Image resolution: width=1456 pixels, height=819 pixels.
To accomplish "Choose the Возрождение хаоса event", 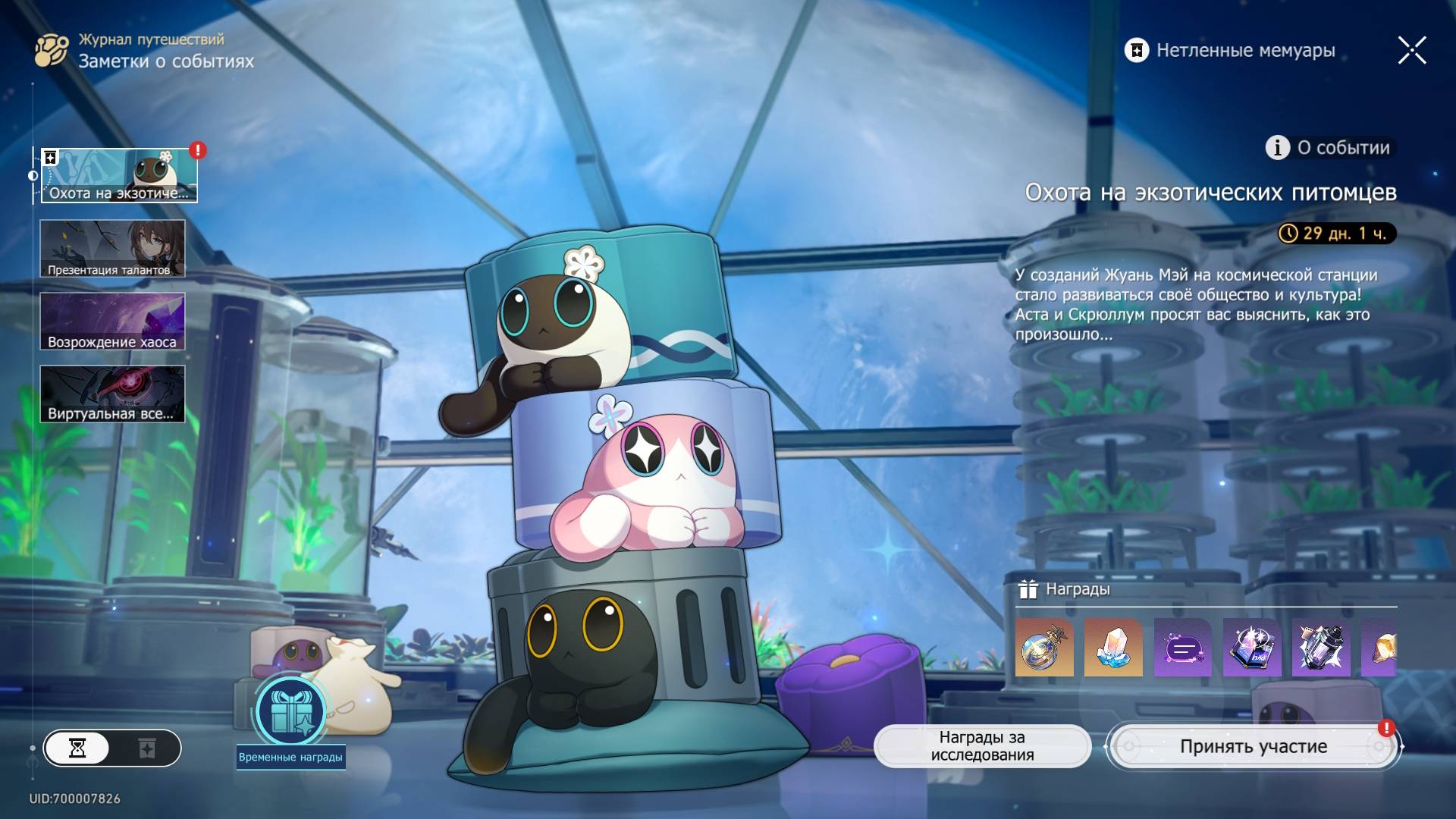I will click(112, 322).
